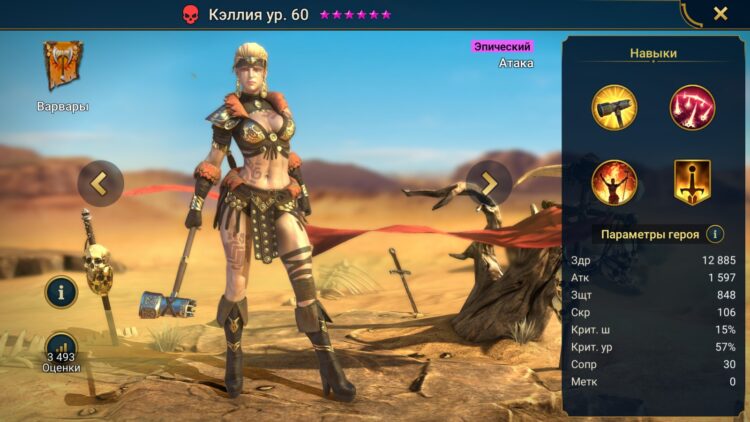Select the red slashing skill icon
Image resolution: width=750 pixels, height=422 pixels.
692,108
